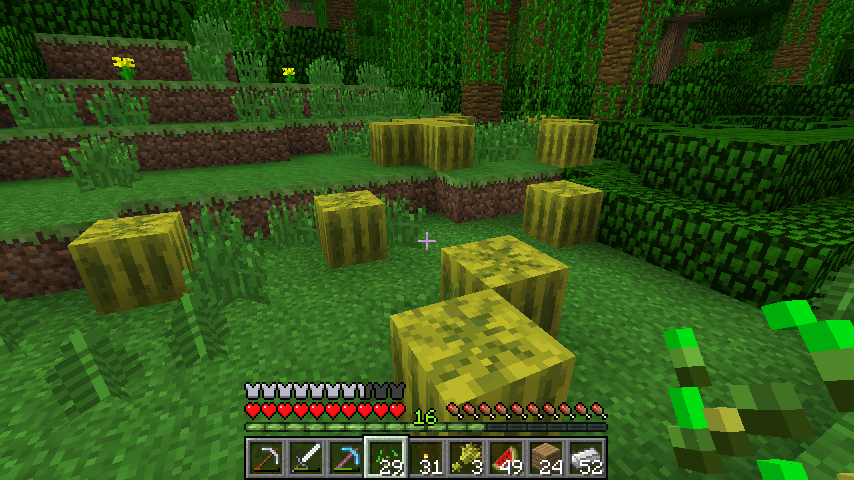Image resolution: width=854 pixels, height=480 pixels.
Task: Click the iron ingot stack of 52
Action: (x=586, y=458)
